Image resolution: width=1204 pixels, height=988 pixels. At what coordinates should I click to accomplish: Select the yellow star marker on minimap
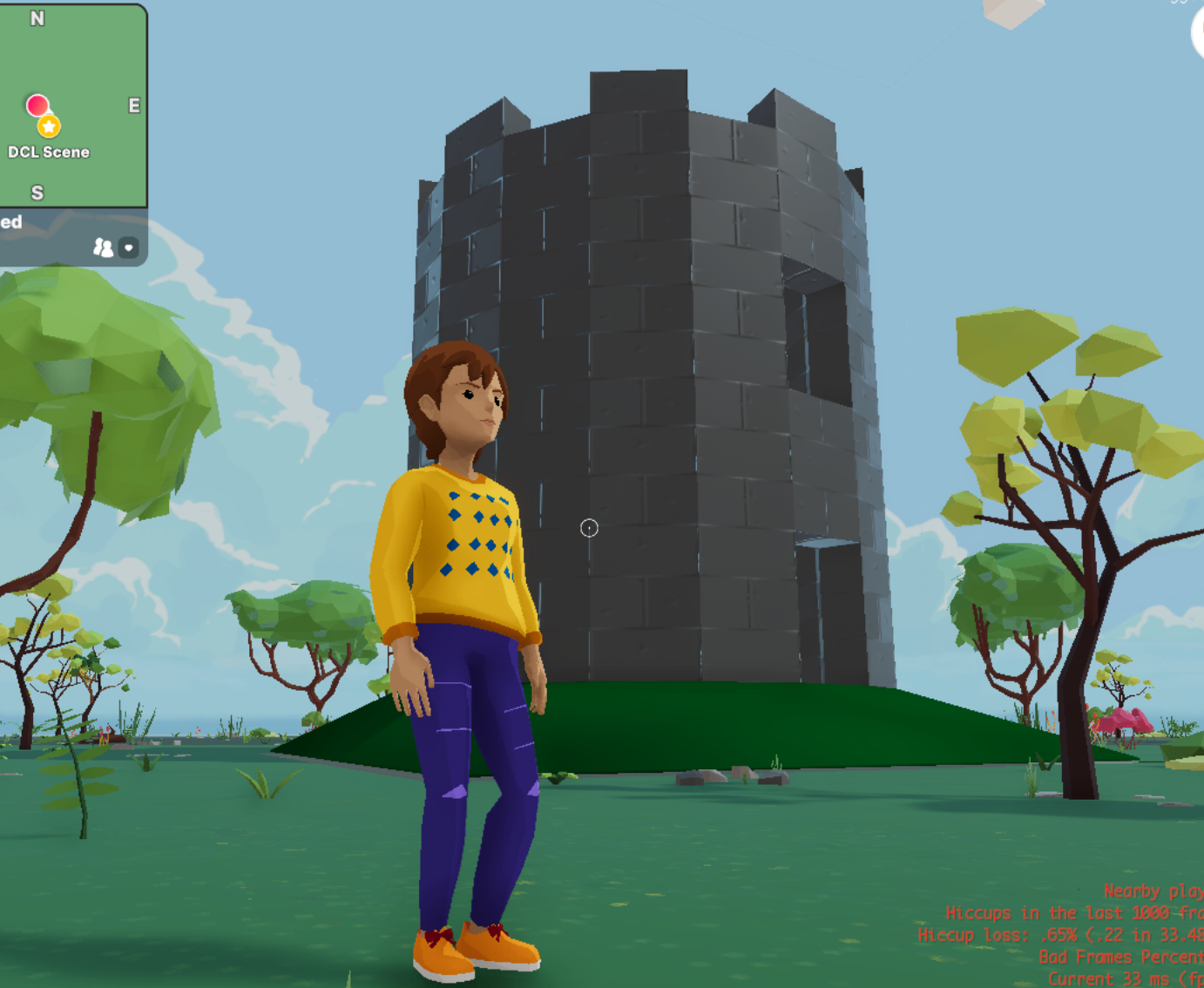pyautogui.click(x=49, y=127)
